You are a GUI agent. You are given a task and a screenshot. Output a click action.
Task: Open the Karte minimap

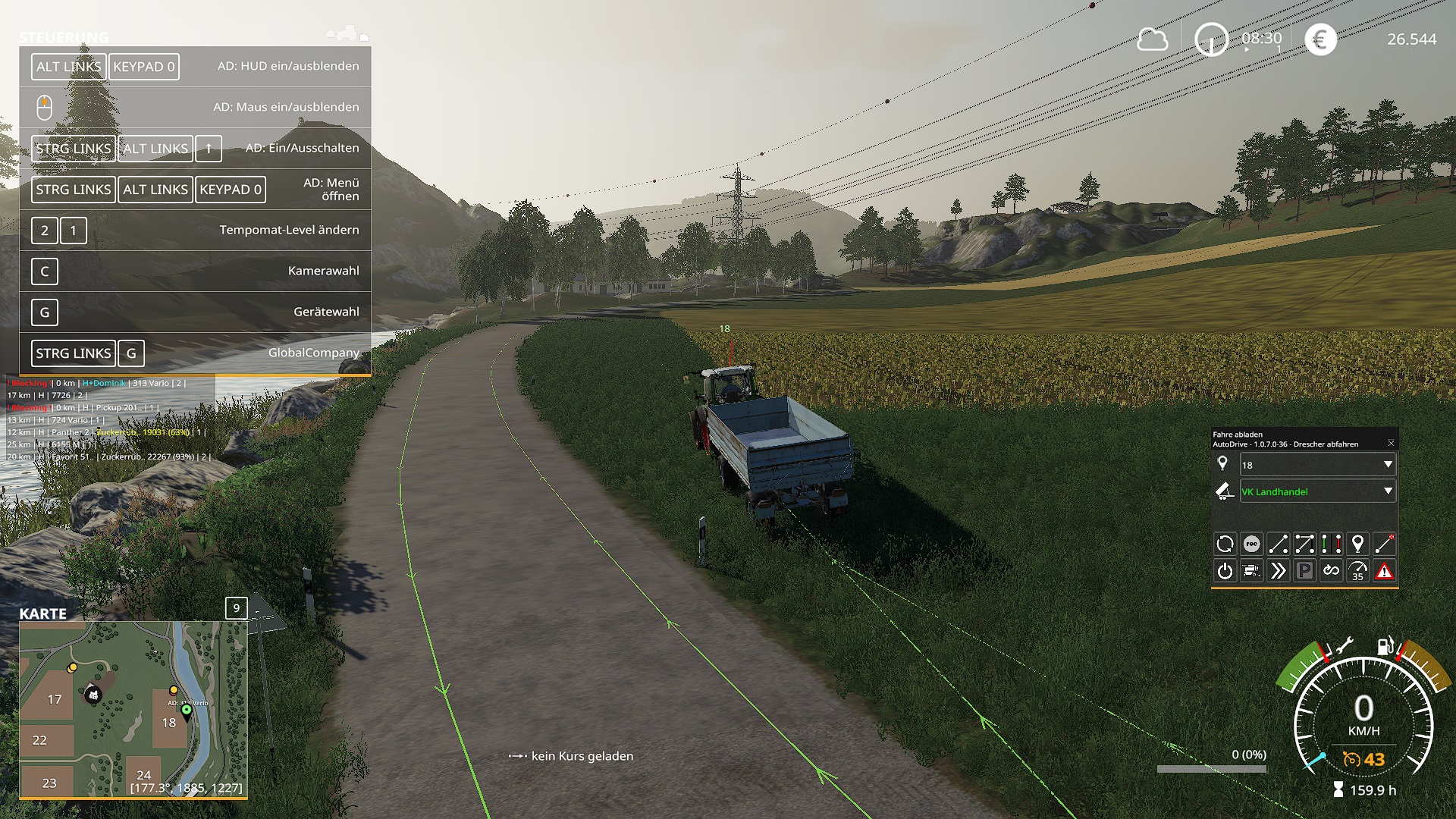[x=133, y=709]
